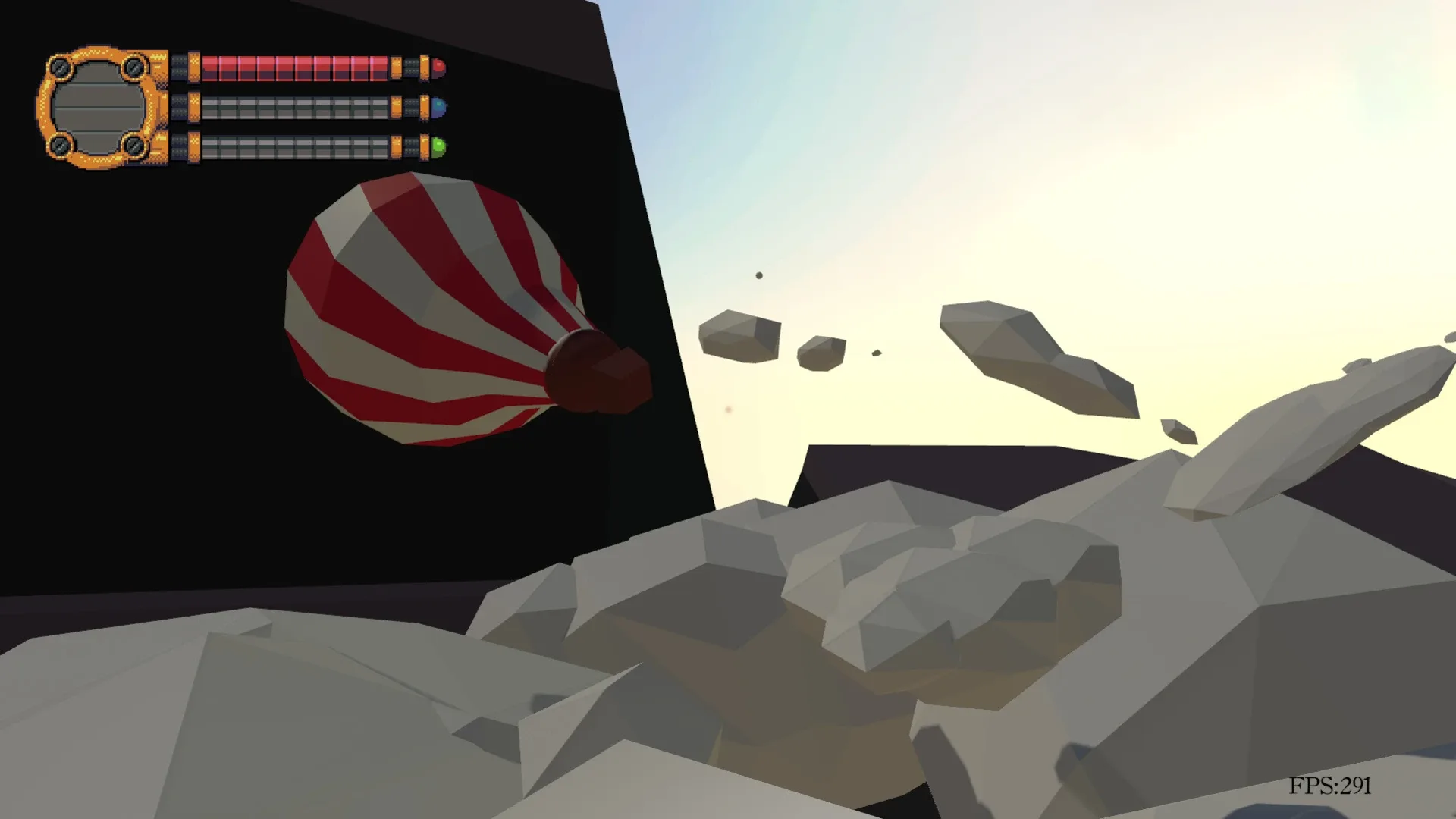
Task: Click the orange coupling on the red bar
Action: coord(193,66)
